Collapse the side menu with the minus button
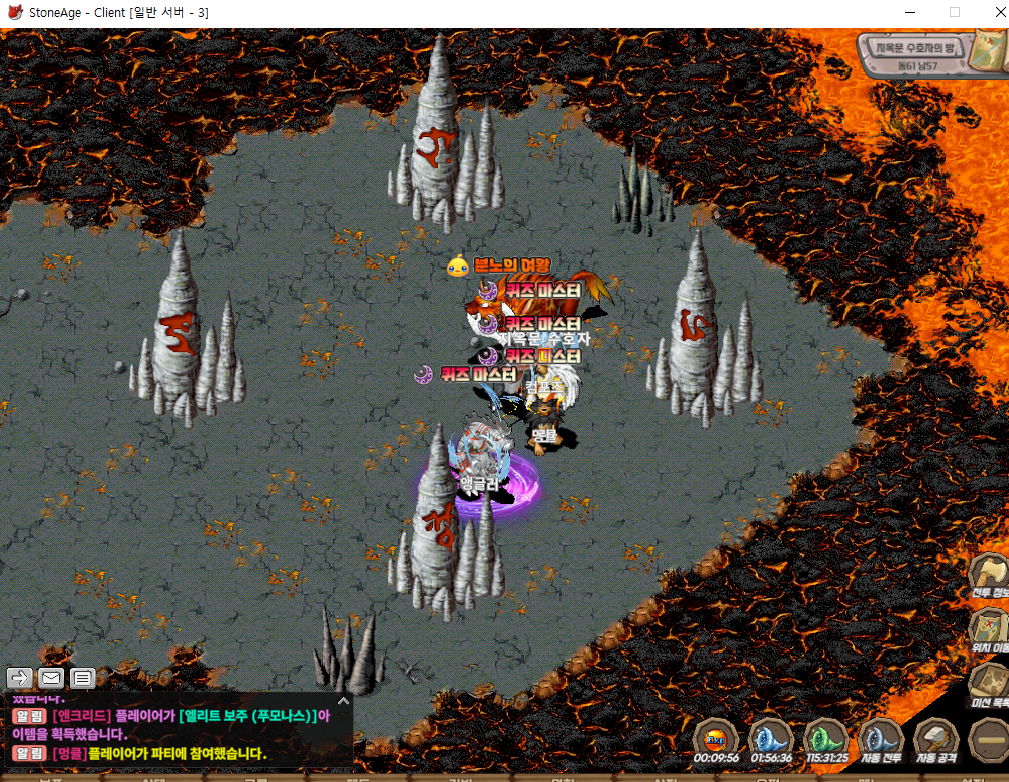Image resolution: width=1009 pixels, height=782 pixels. (990, 740)
